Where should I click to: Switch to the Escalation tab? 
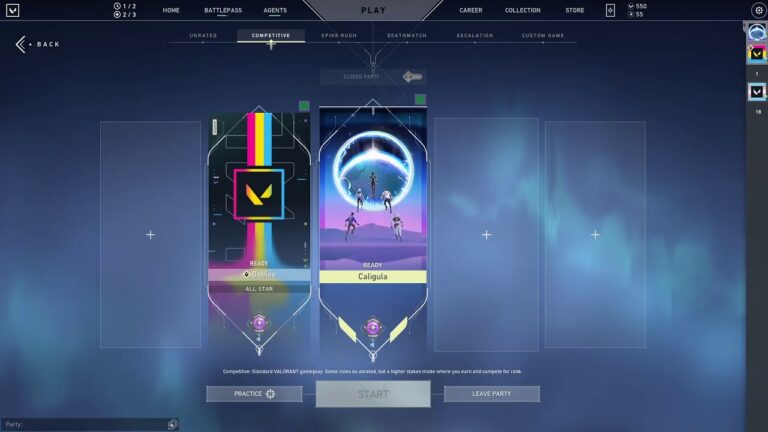coord(475,36)
